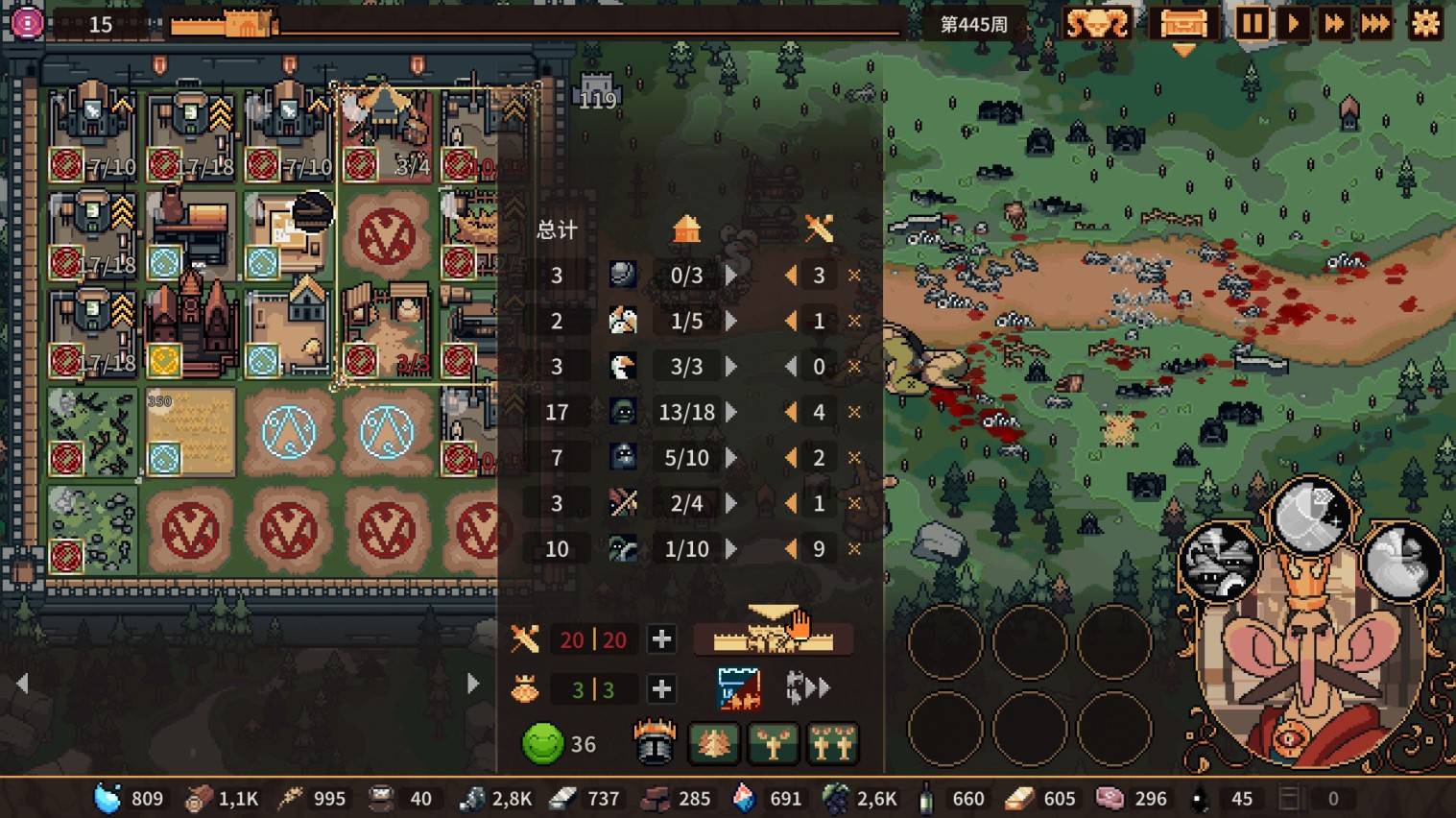1456x818 pixels.
Task: Open the gear settings menu
Action: point(1425,24)
